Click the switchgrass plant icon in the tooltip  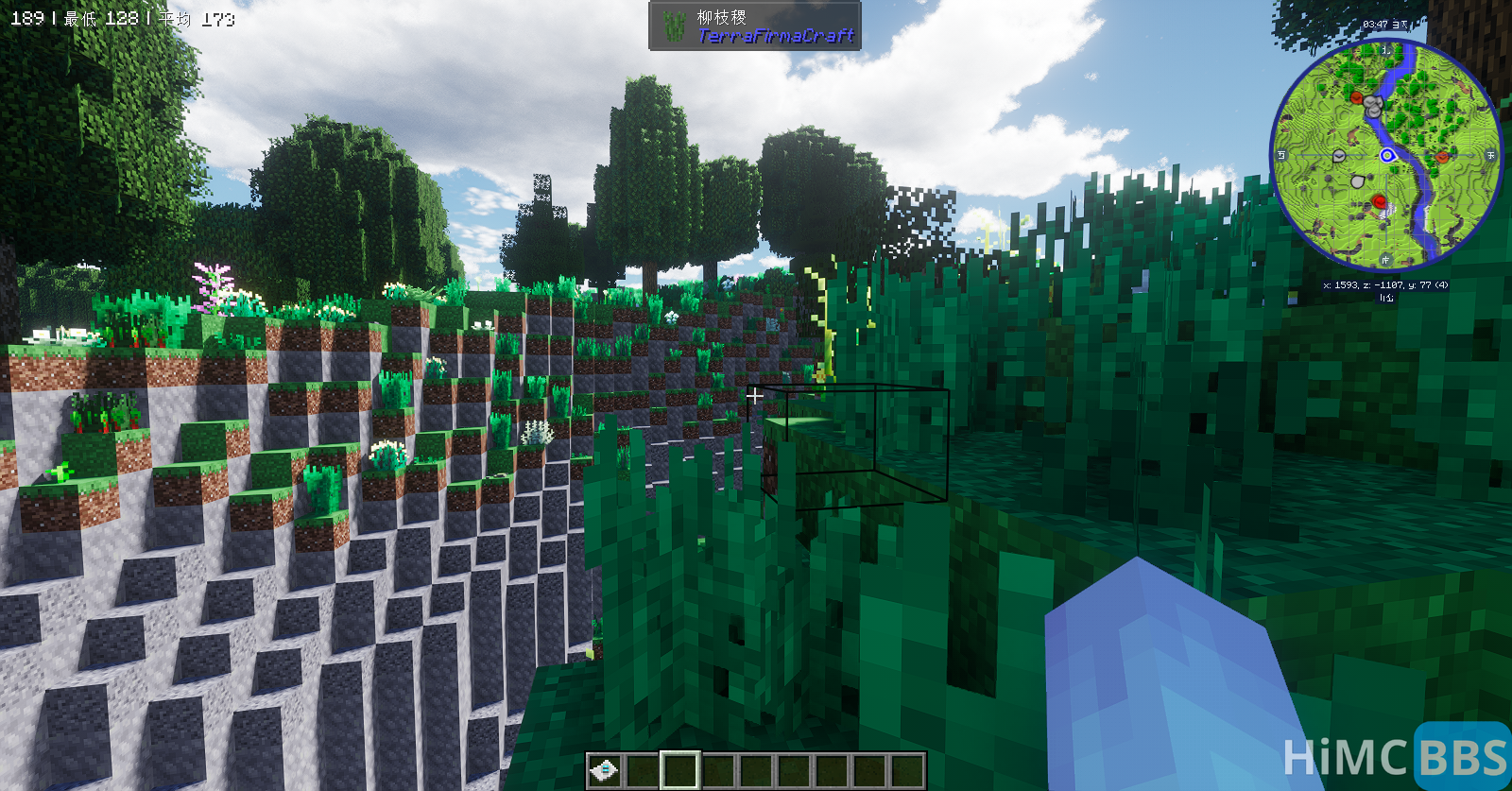tap(677, 27)
